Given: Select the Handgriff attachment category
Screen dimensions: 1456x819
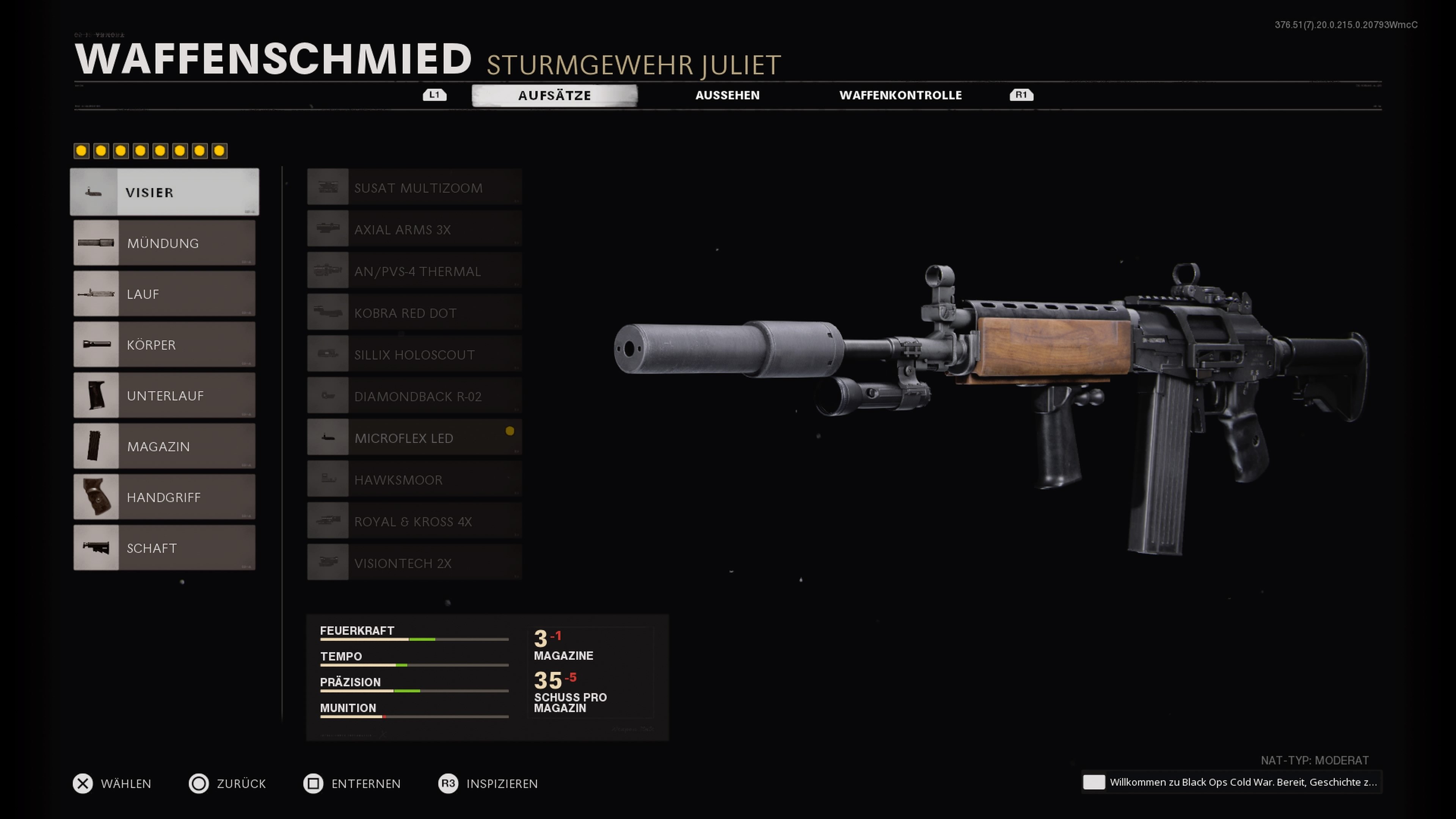Looking at the screenshot, I should pos(165,497).
